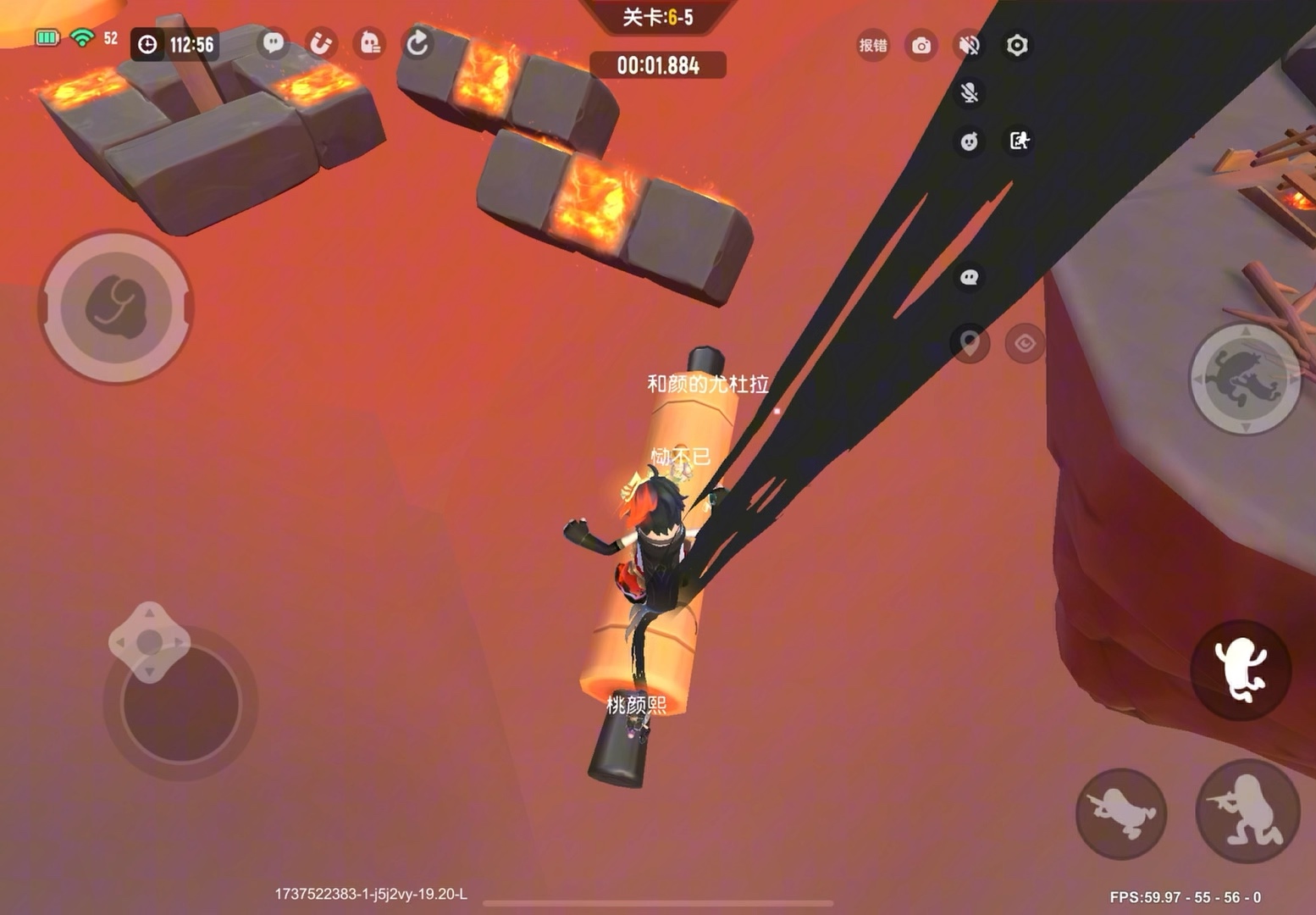Tap the kneeling aim button
The width and height of the screenshot is (1316, 915).
pos(1247,812)
